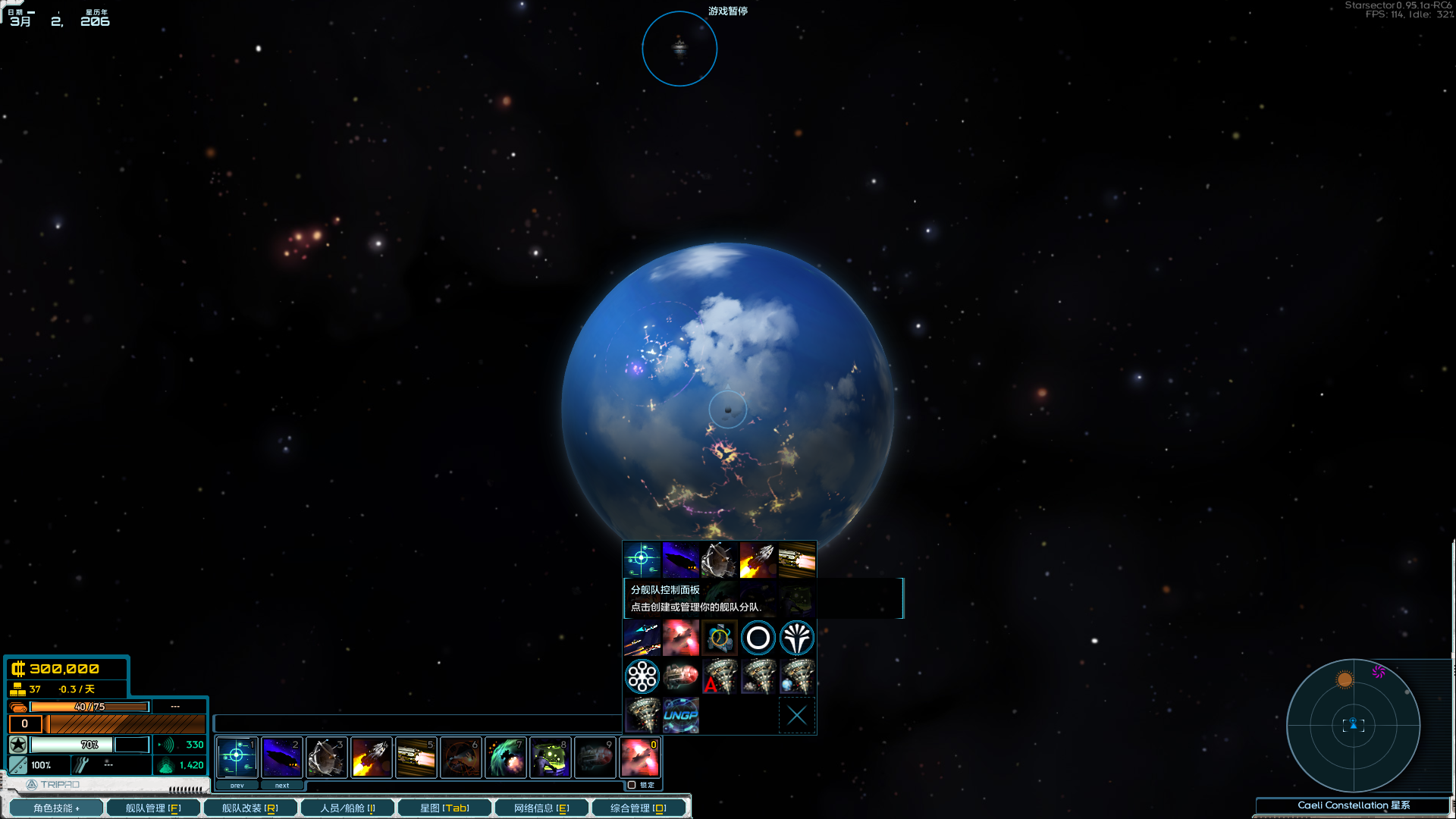Viewport: 1456px width, 819px height.
Task: Activate hotbar slot 4 rocket burn ability
Action: pyautogui.click(x=371, y=756)
